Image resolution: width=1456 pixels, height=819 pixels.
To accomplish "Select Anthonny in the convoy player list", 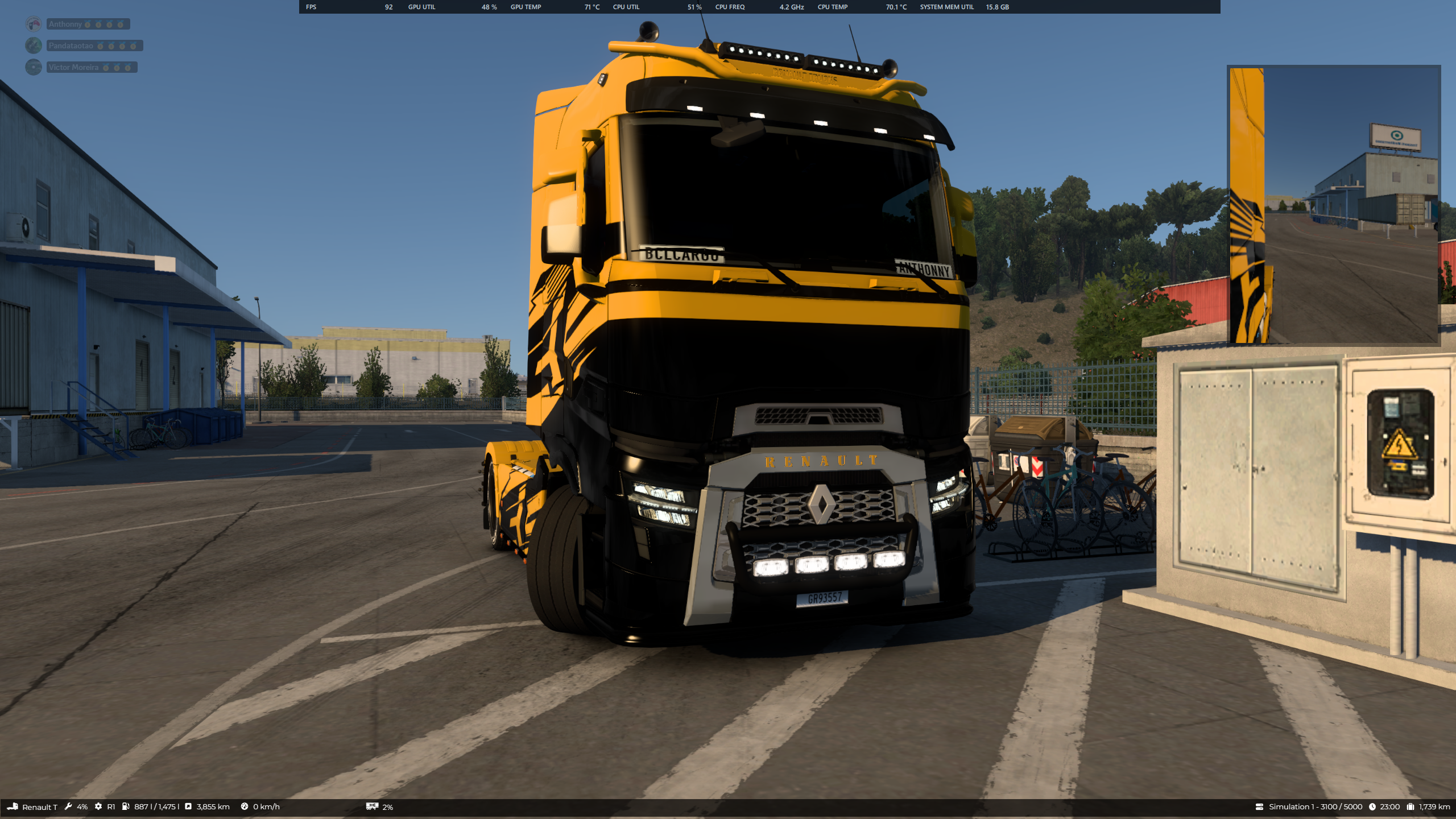I will [65, 24].
